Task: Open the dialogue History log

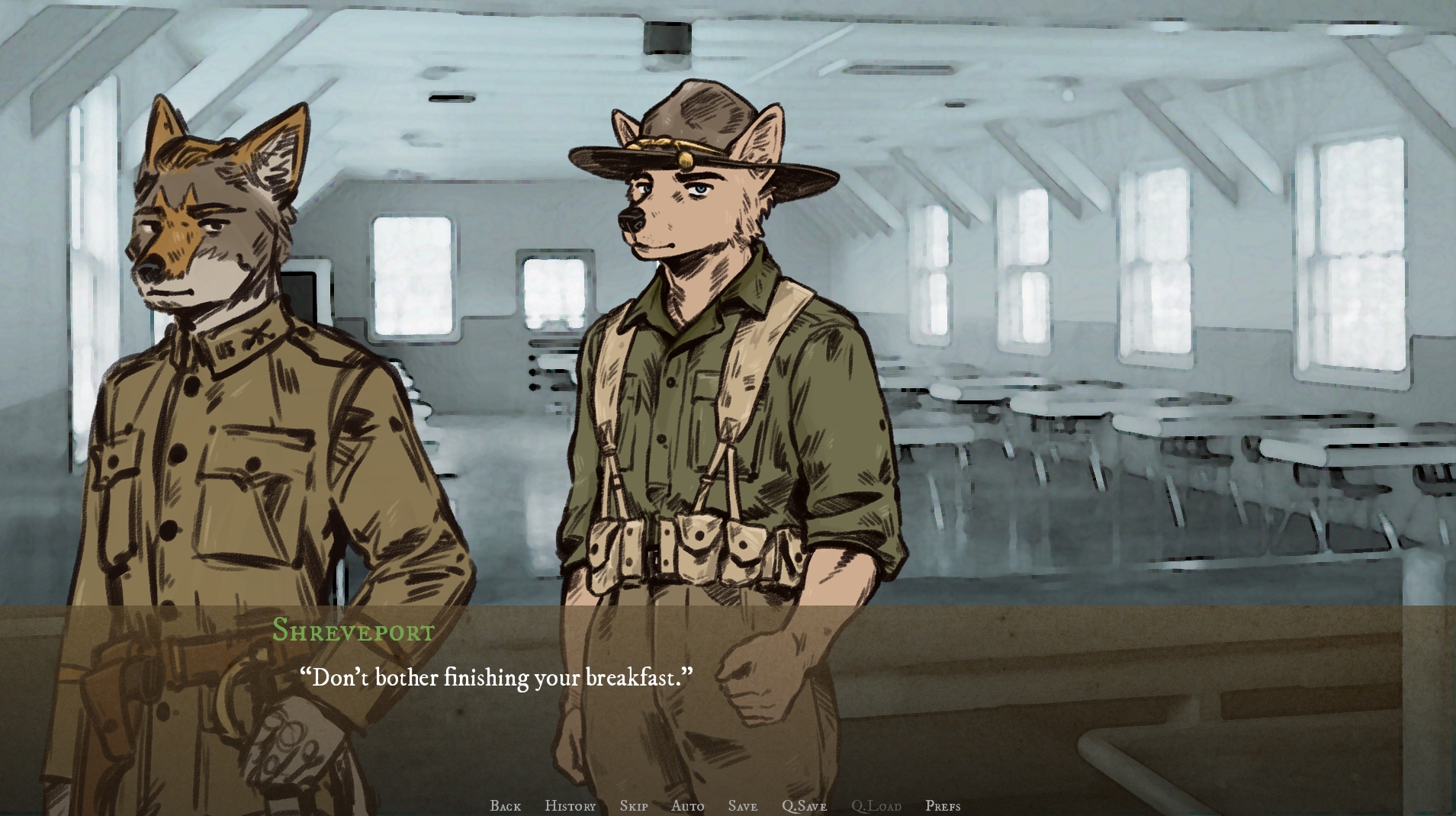Action: [570, 805]
